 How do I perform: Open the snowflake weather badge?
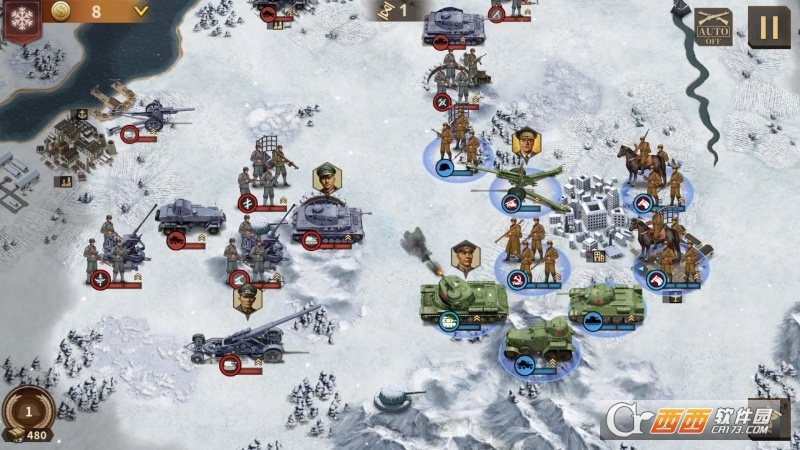coord(15,20)
